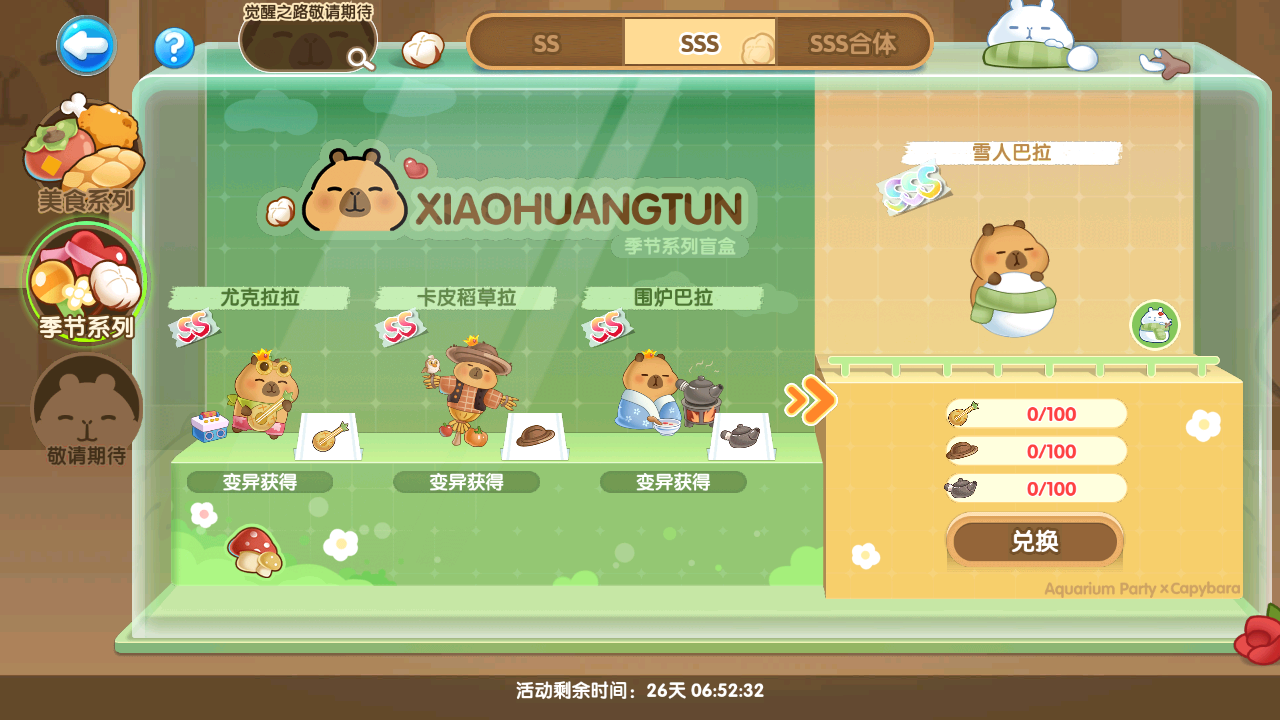Image resolution: width=1280 pixels, height=720 pixels.
Task: Click the 0/100 ukulele progress bar
Action: pyautogui.click(x=1035, y=413)
